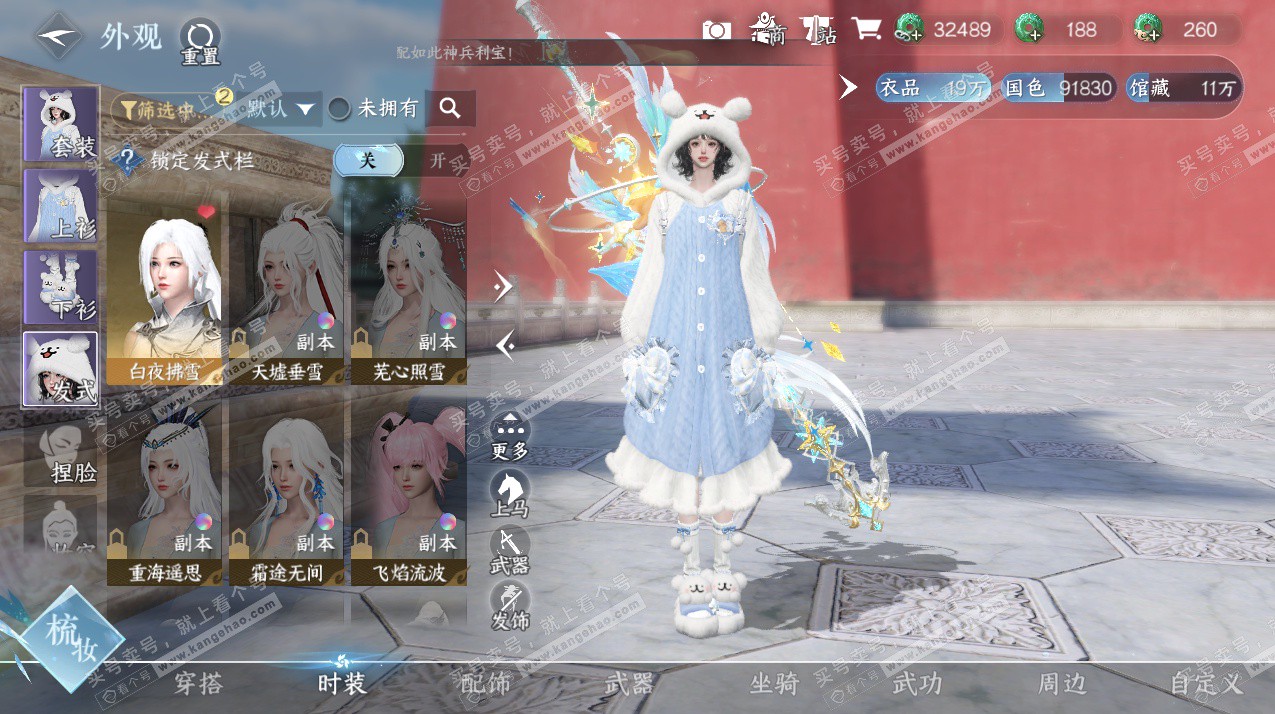Image resolution: width=1275 pixels, height=714 pixels.
Task: Pick the 芜心照雪 hairstyle
Action: pos(408,290)
